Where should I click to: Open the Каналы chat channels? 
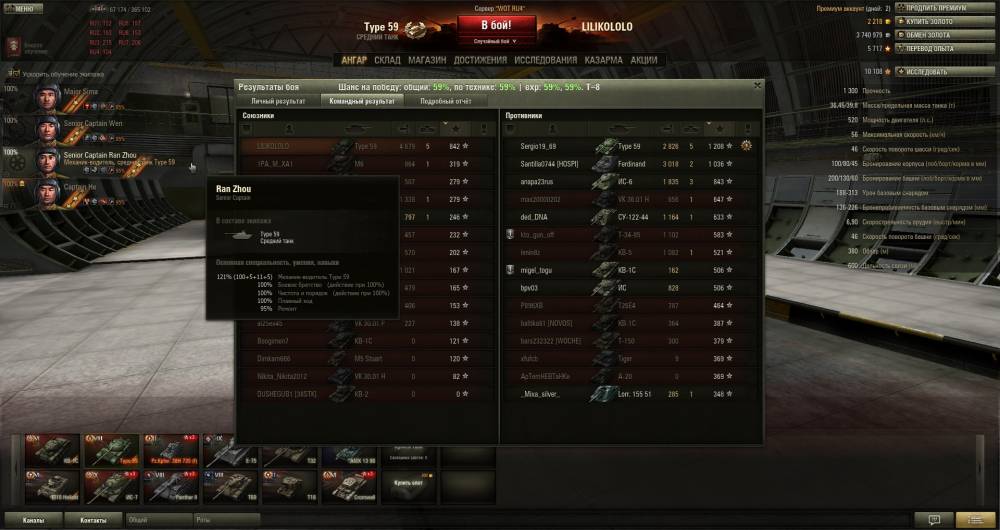(x=33, y=520)
